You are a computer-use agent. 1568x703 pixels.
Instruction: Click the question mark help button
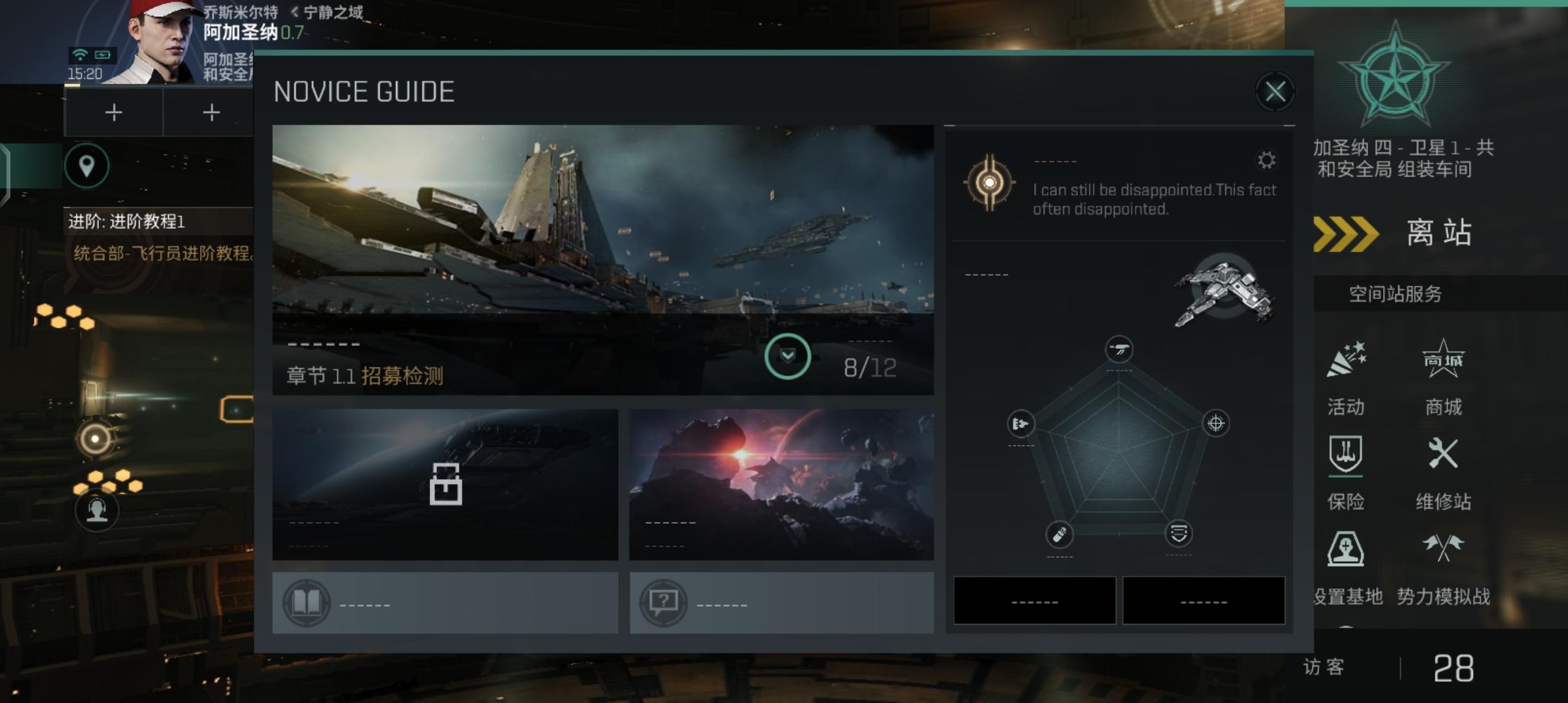click(663, 603)
